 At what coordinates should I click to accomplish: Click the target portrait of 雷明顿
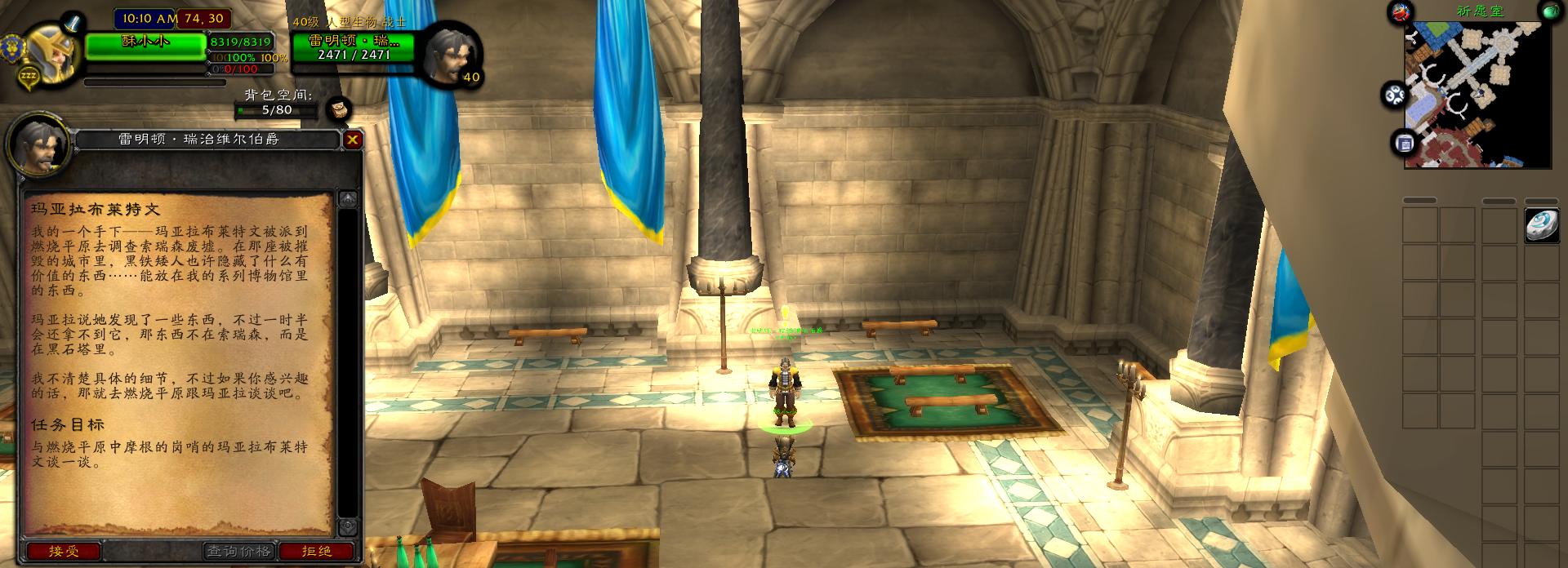coord(448,54)
